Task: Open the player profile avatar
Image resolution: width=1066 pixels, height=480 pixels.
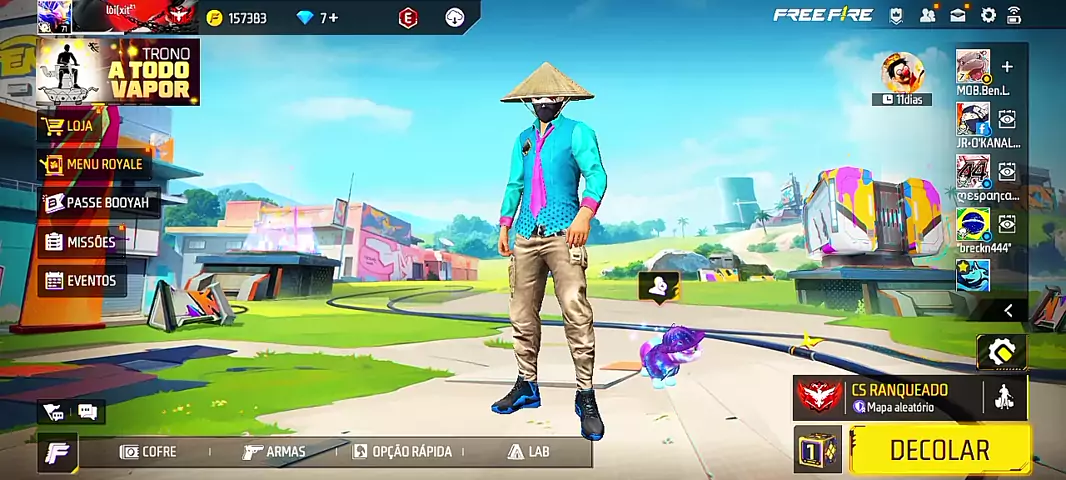Action: click(x=53, y=17)
